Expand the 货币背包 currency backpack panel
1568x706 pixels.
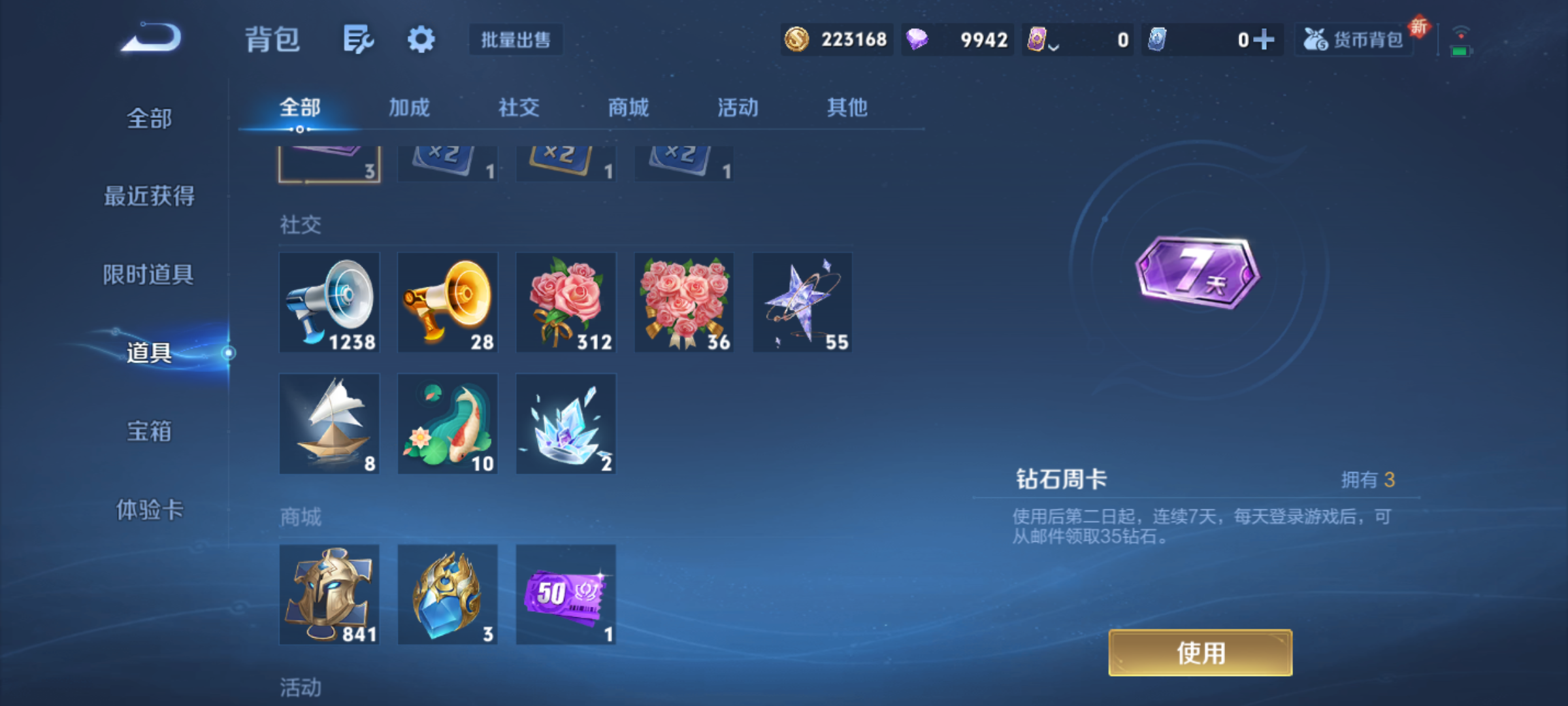1354,39
